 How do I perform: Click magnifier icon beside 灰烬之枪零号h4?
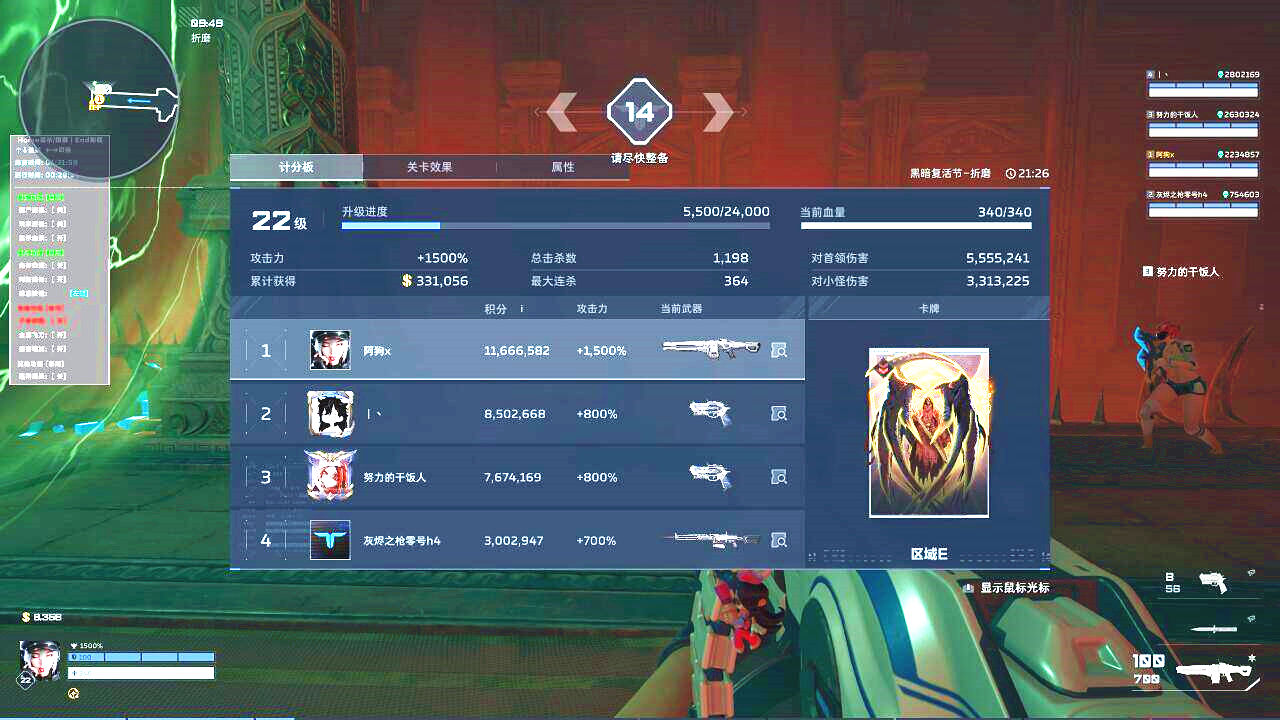779,540
